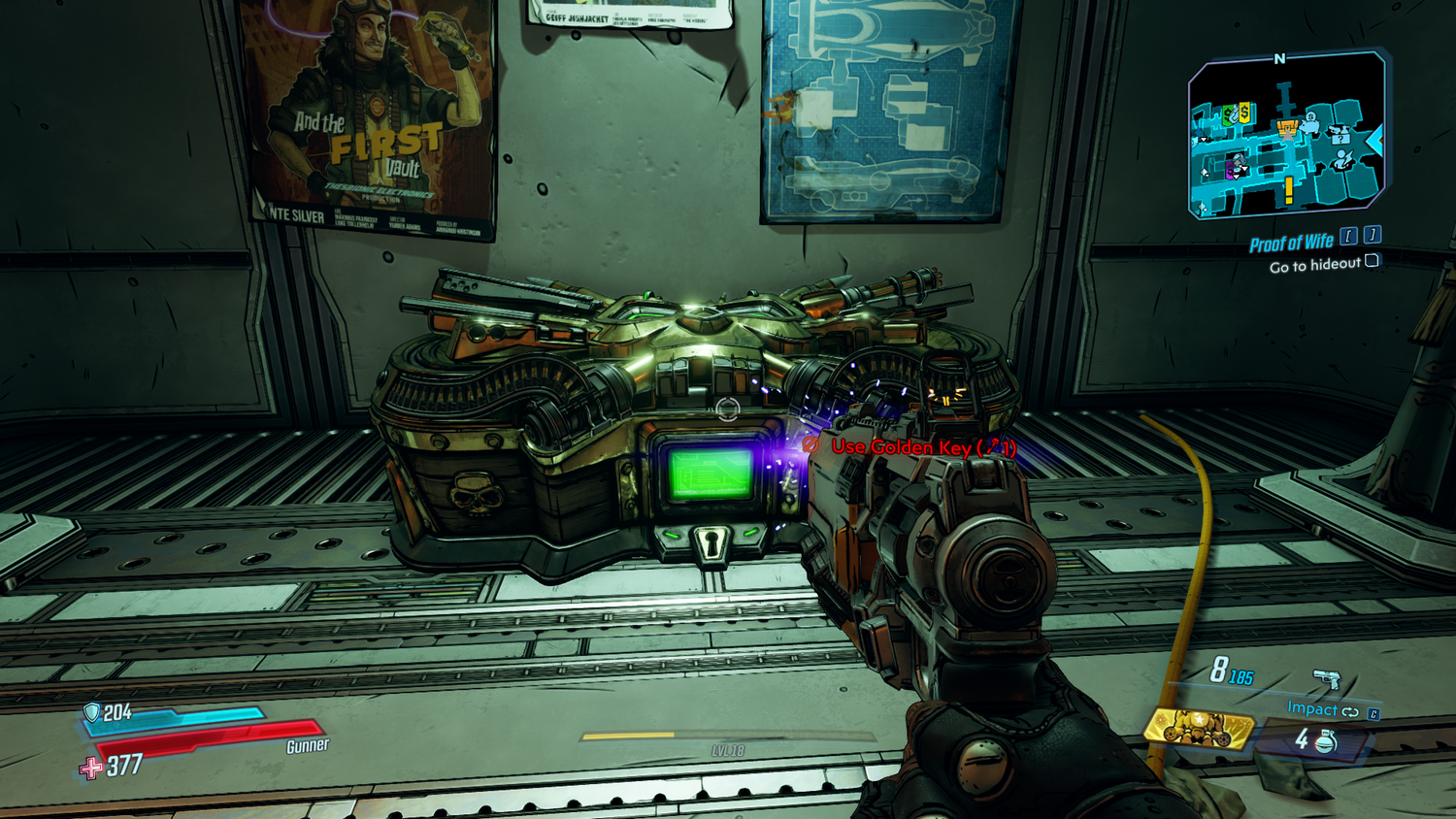The height and width of the screenshot is (819, 1456).
Task: Select the yellow dollar vending machine minimap icon
Action: pos(1244,112)
